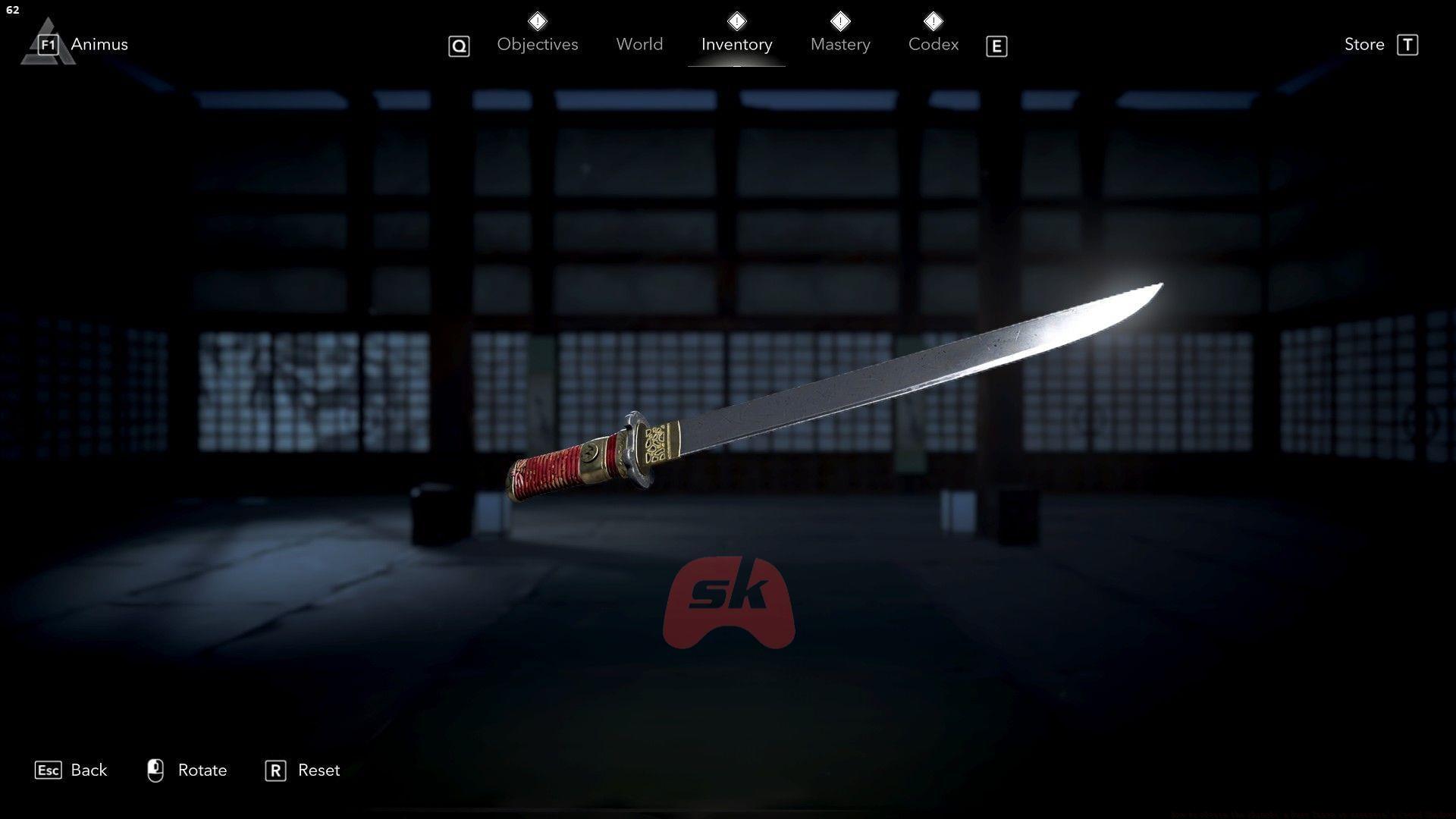The width and height of the screenshot is (1456, 819).
Task: Click Back to exit the weapon view
Action: point(88,770)
